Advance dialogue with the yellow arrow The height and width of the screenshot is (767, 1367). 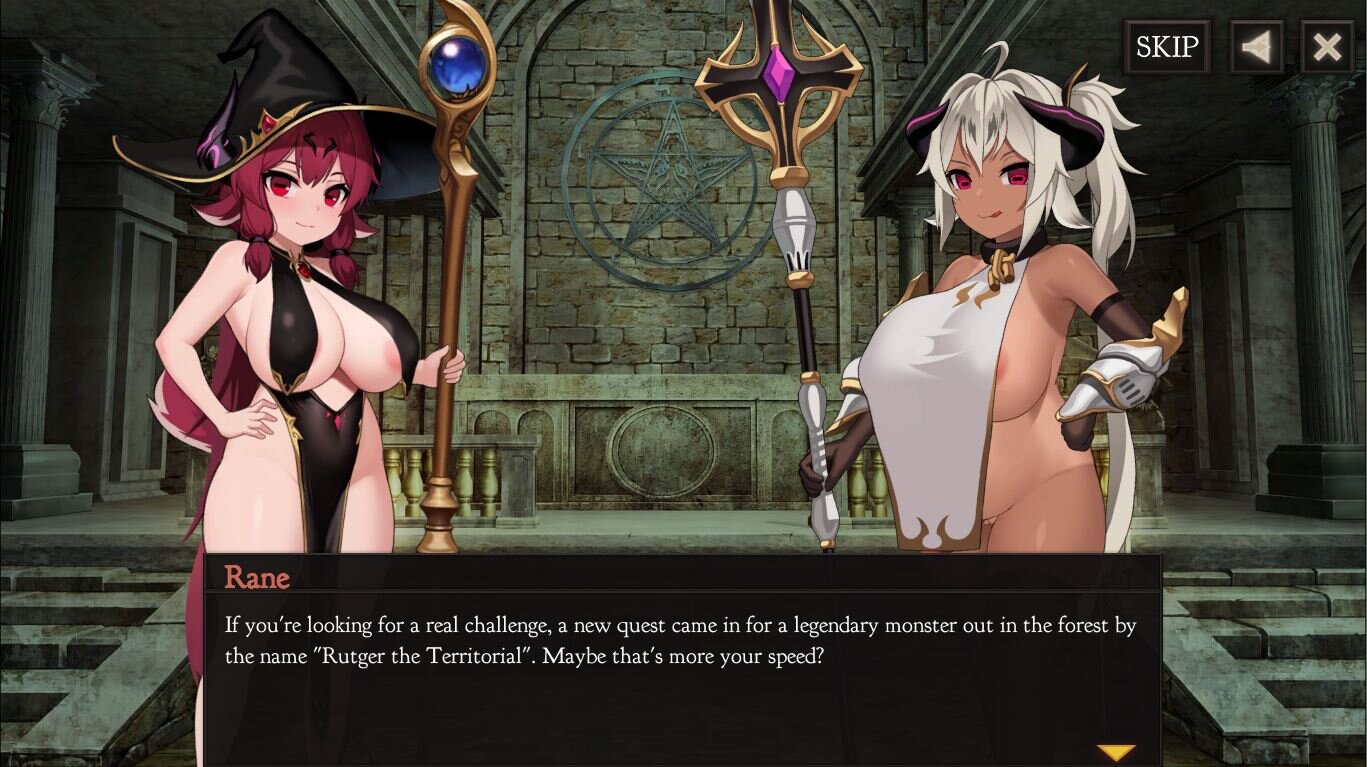point(1115,752)
